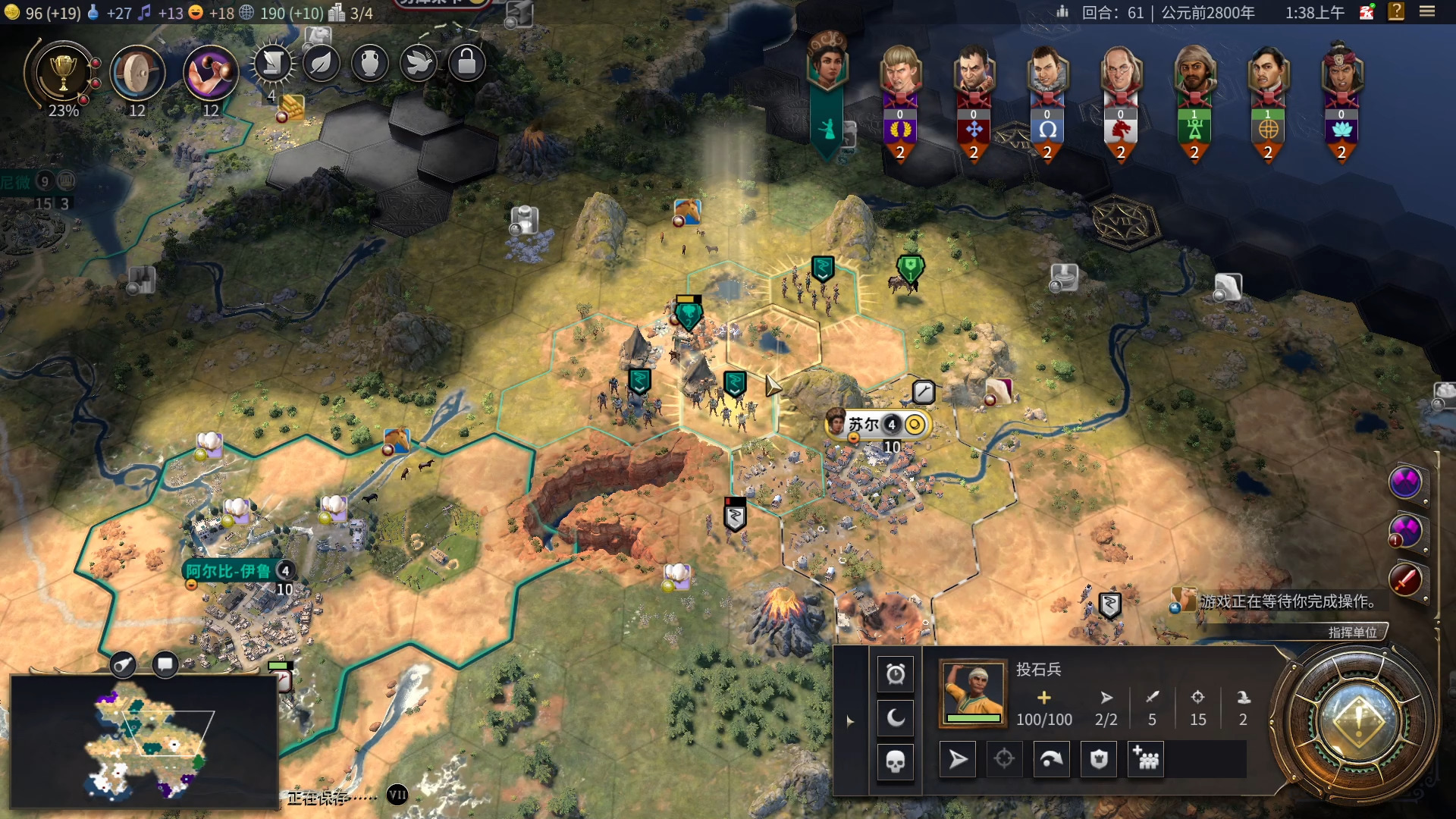Click the leaf icon button
The height and width of the screenshot is (819, 1456).
click(x=322, y=64)
